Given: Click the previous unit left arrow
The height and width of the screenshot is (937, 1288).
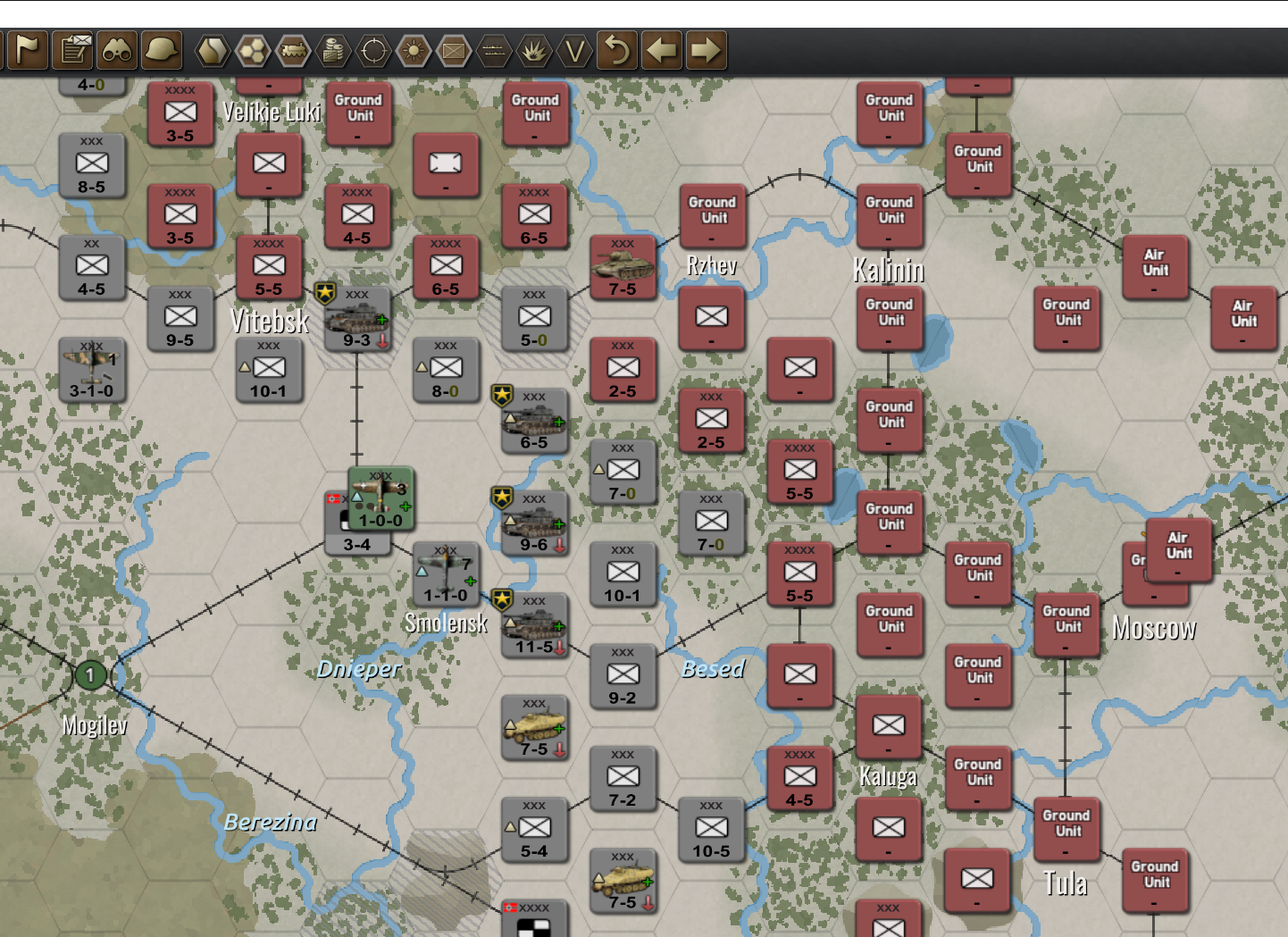Looking at the screenshot, I should point(661,51).
